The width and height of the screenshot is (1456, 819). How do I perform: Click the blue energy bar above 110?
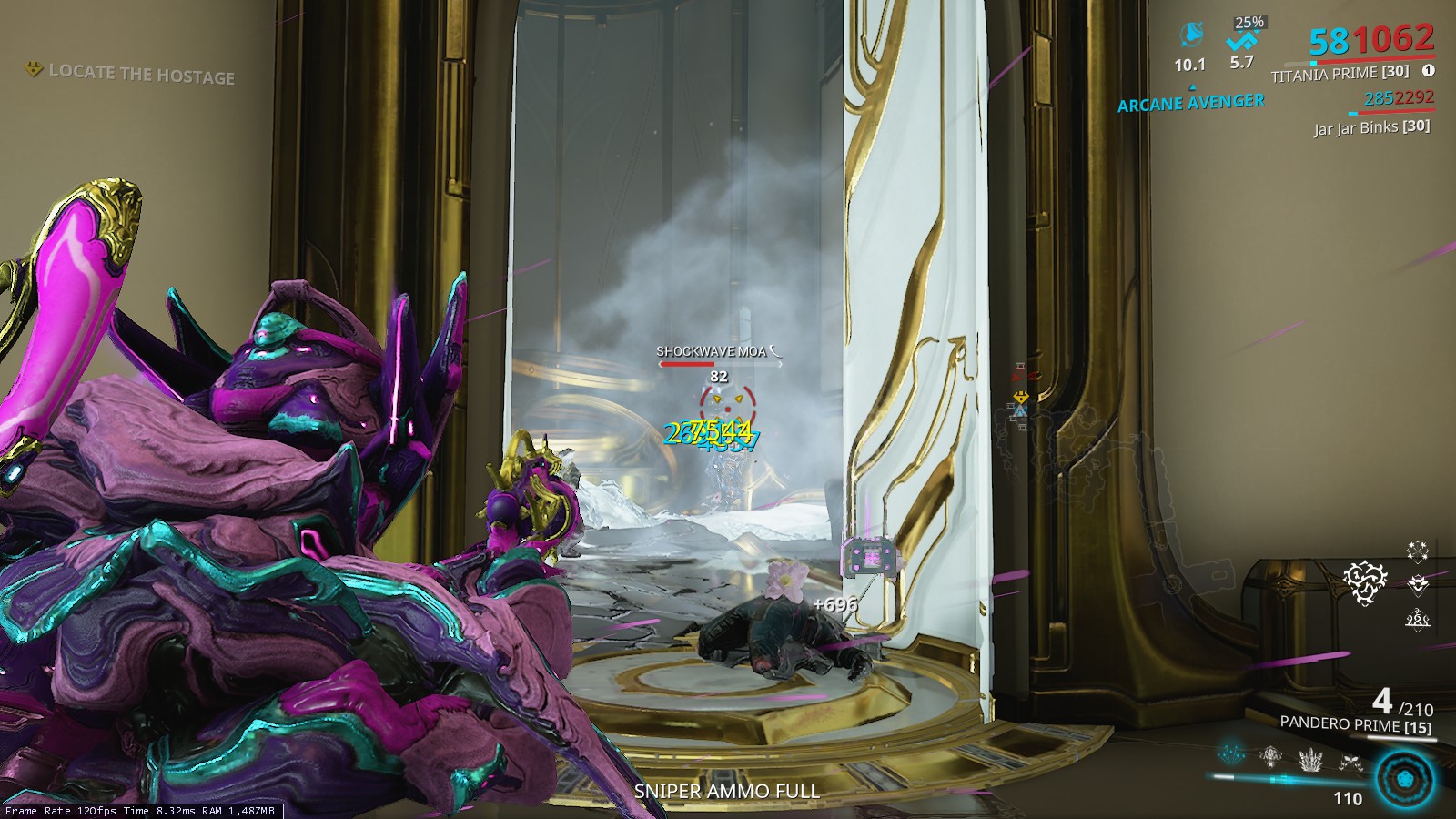1292,778
